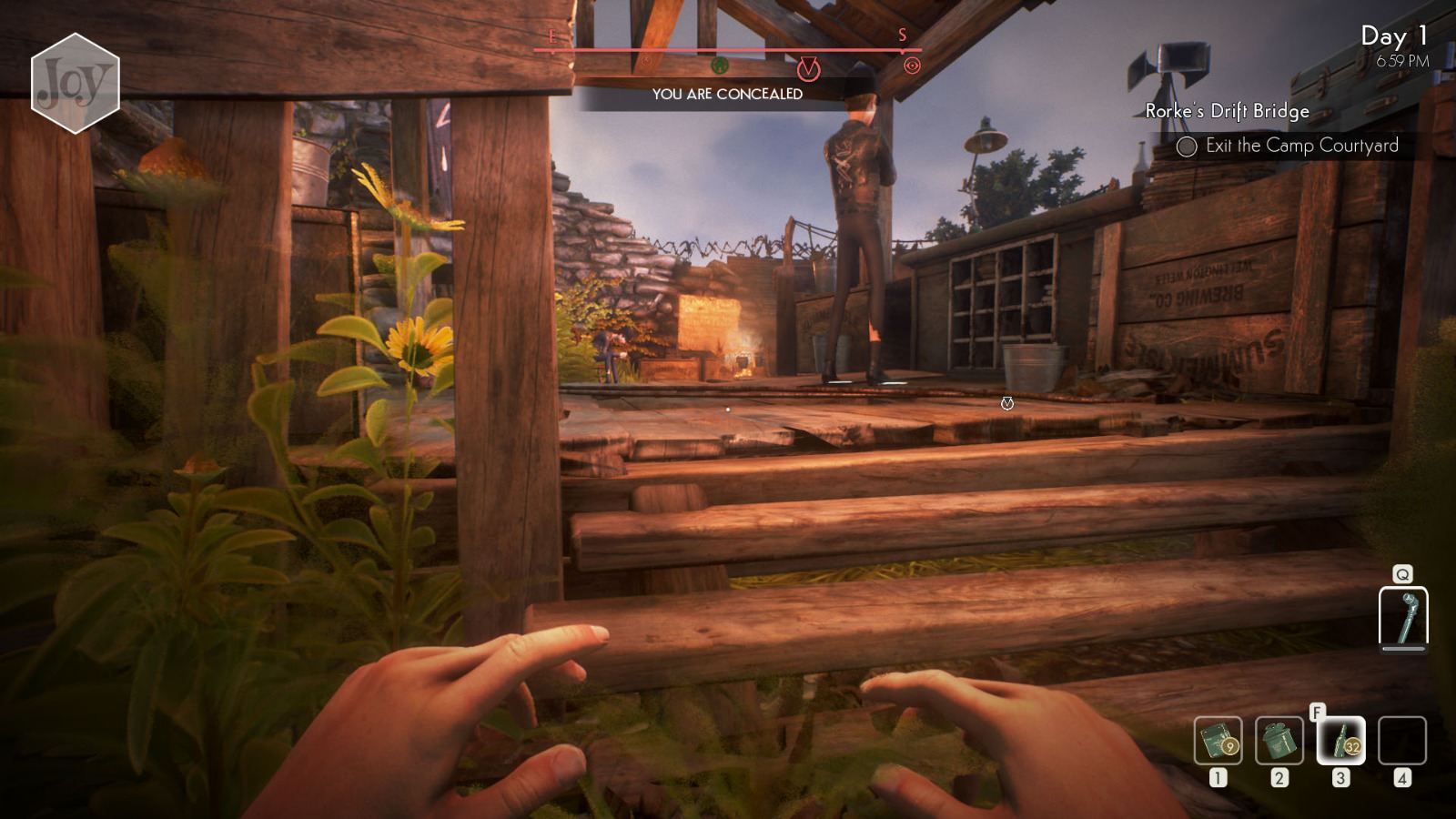
Task: Select the green campfire icon on the compass
Action: click(719, 66)
